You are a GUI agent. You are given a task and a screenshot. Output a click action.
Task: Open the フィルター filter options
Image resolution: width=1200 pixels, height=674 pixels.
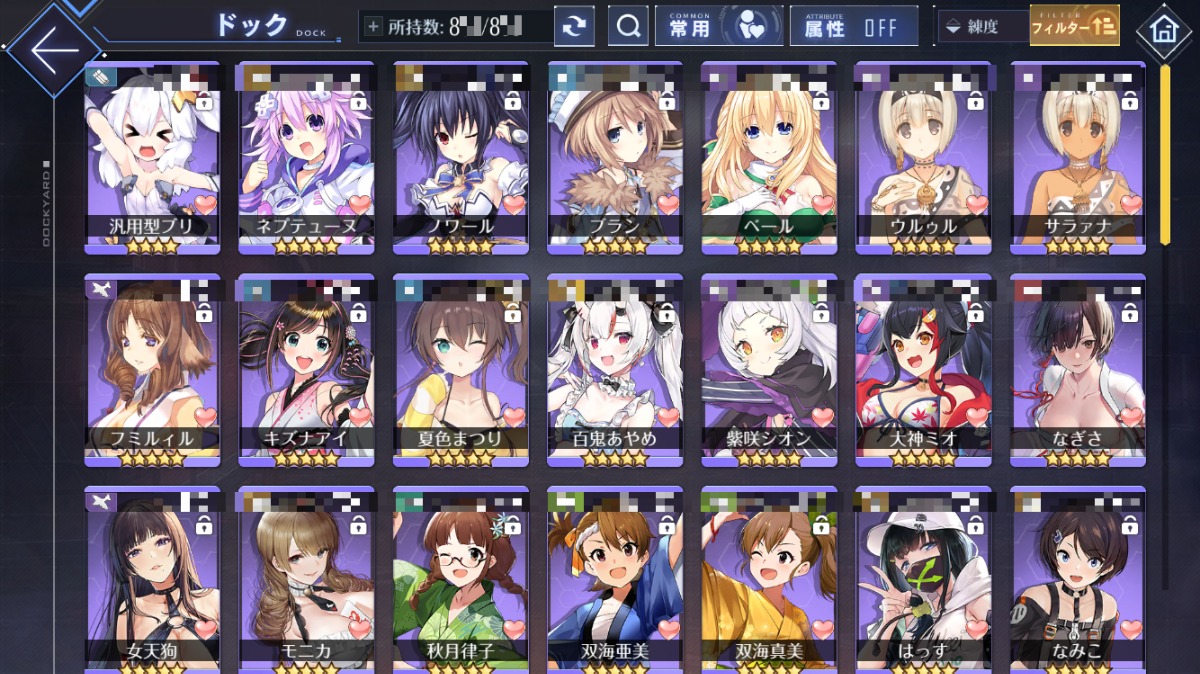pos(1075,27)
